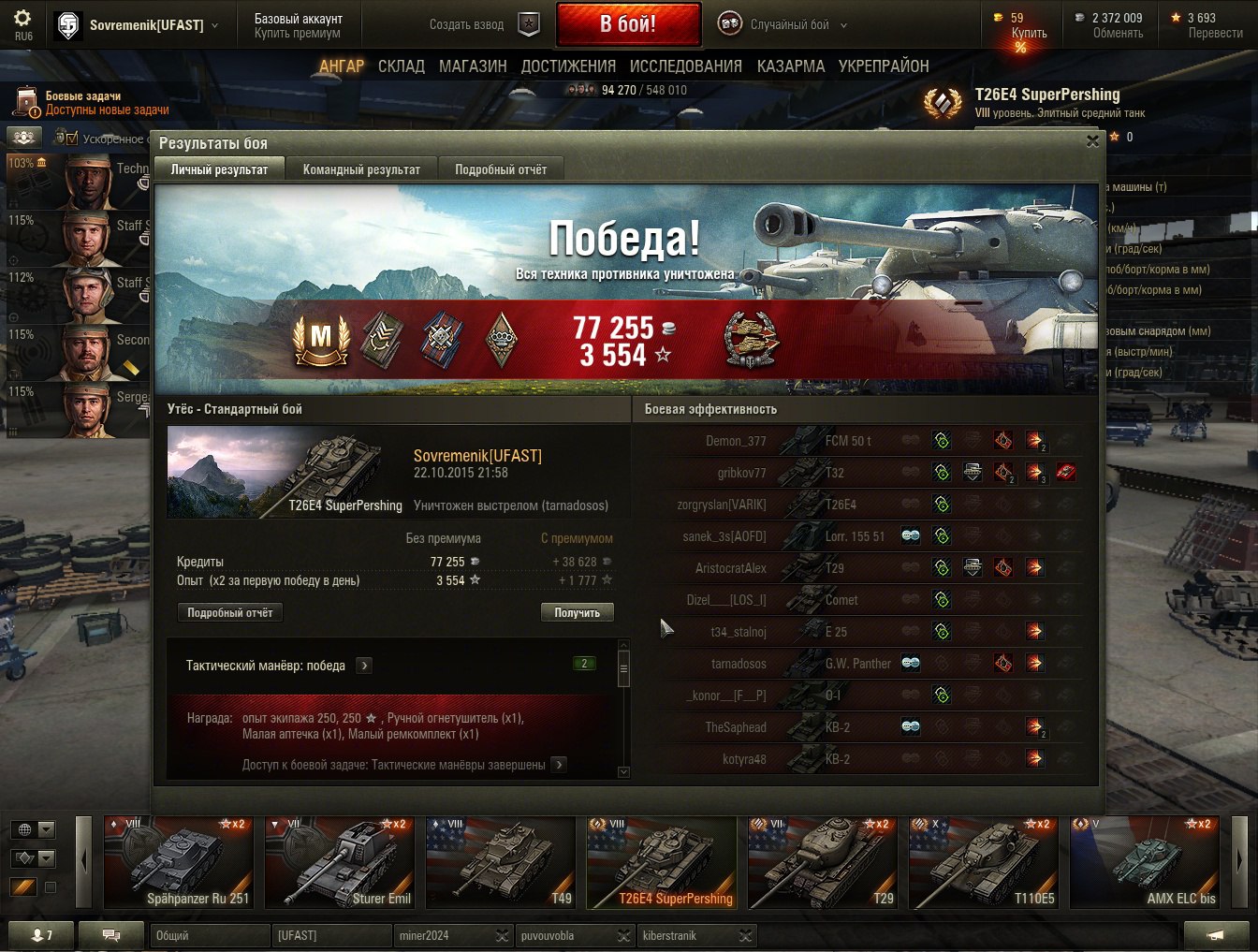Open the СКЛАД menu
1258x952 pixels.
pyautogui.click(x=402, y=66)
